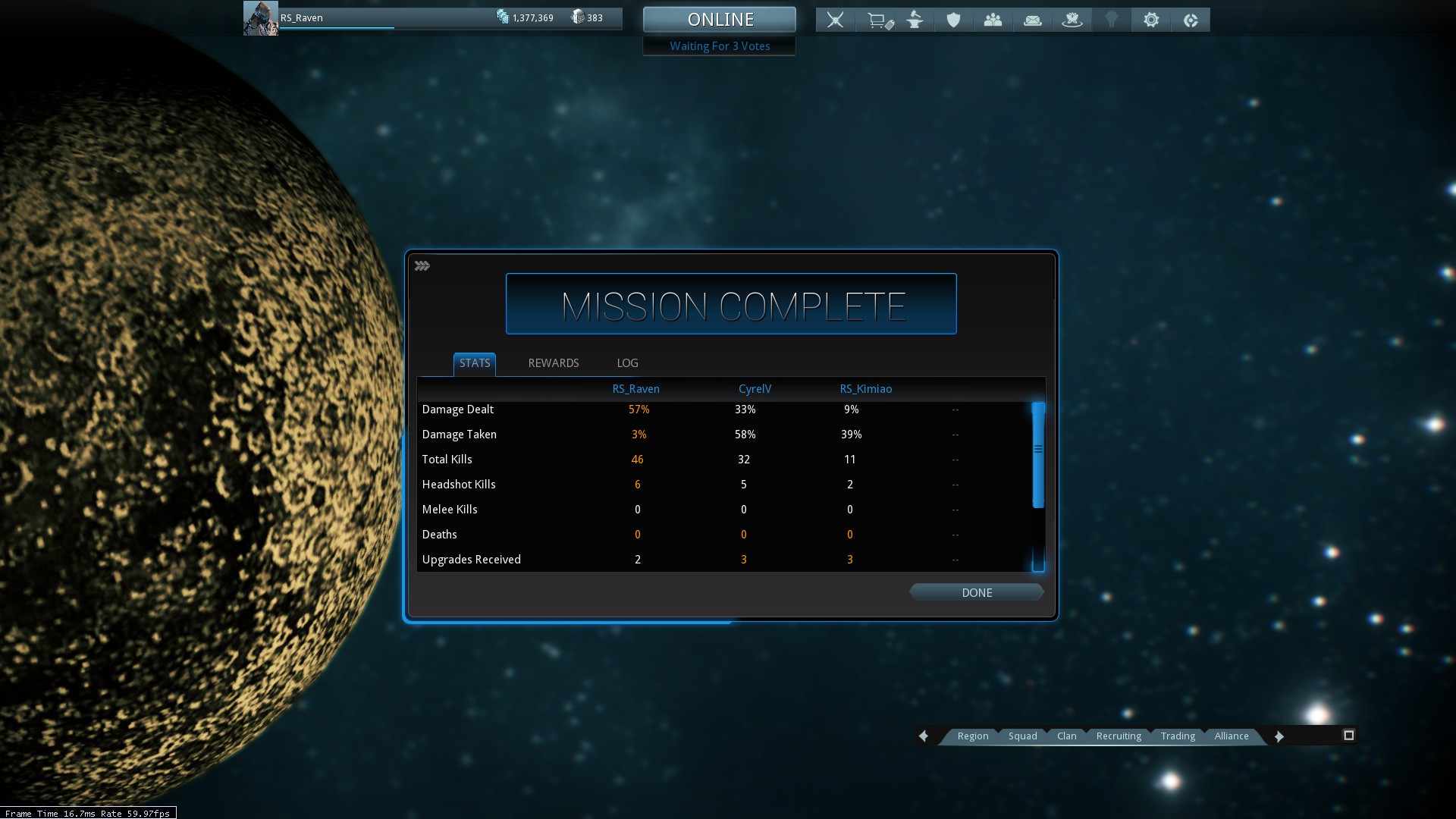The height and width of the screenshot is (819, 1456).
Task: Select the STATS tab
Action: [475, 363]
